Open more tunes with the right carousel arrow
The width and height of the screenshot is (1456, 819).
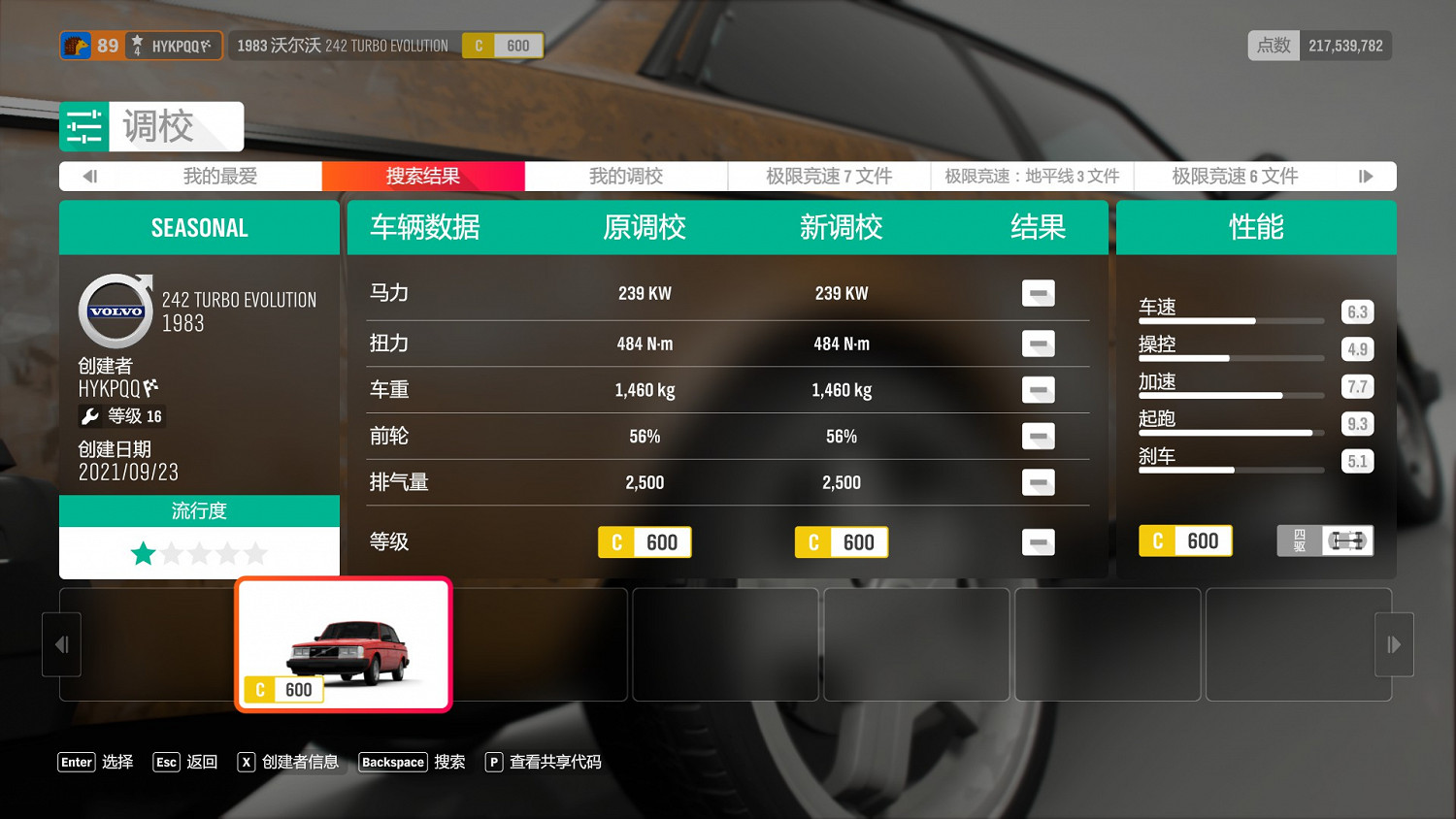1394,643
